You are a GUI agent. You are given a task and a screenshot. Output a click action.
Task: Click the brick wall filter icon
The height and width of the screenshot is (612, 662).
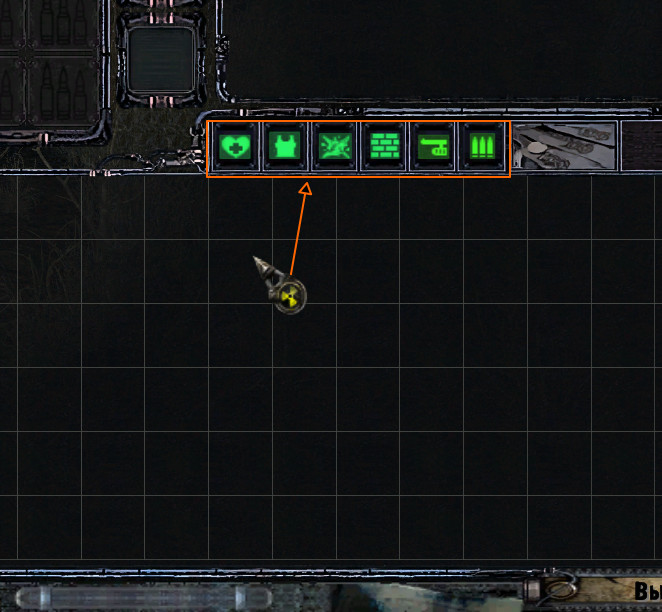click(382, 148)
